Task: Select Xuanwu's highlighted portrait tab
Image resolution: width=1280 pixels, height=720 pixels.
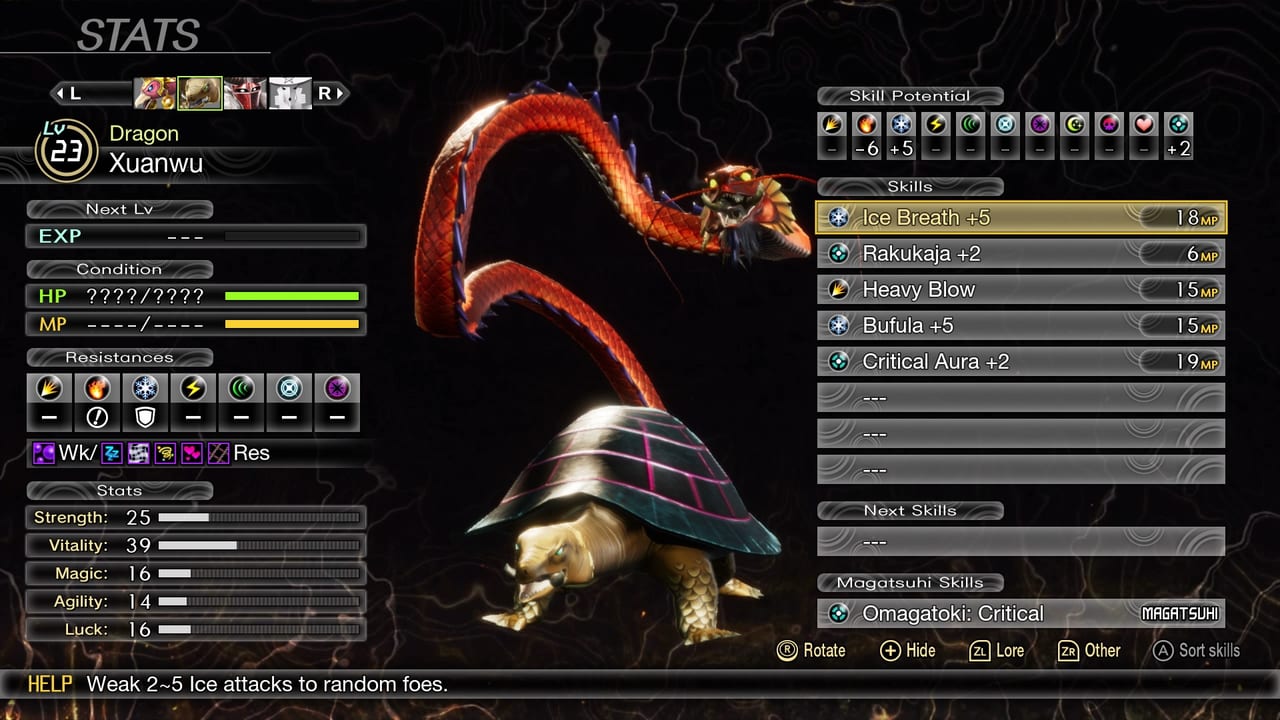Action: (x=200, y=92)
